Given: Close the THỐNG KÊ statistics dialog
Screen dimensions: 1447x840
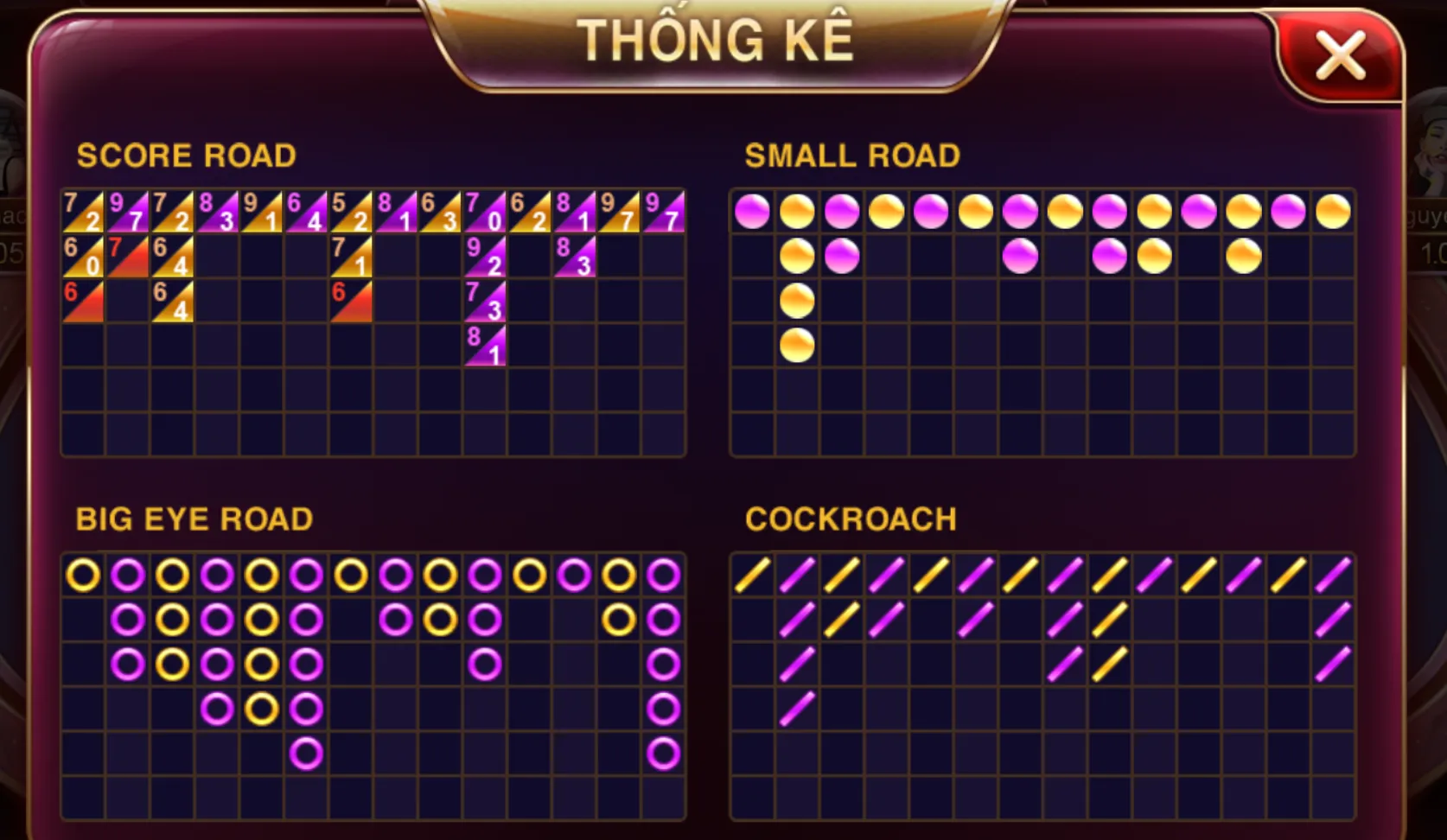Looking at the screenshot, I should 1341,56.
